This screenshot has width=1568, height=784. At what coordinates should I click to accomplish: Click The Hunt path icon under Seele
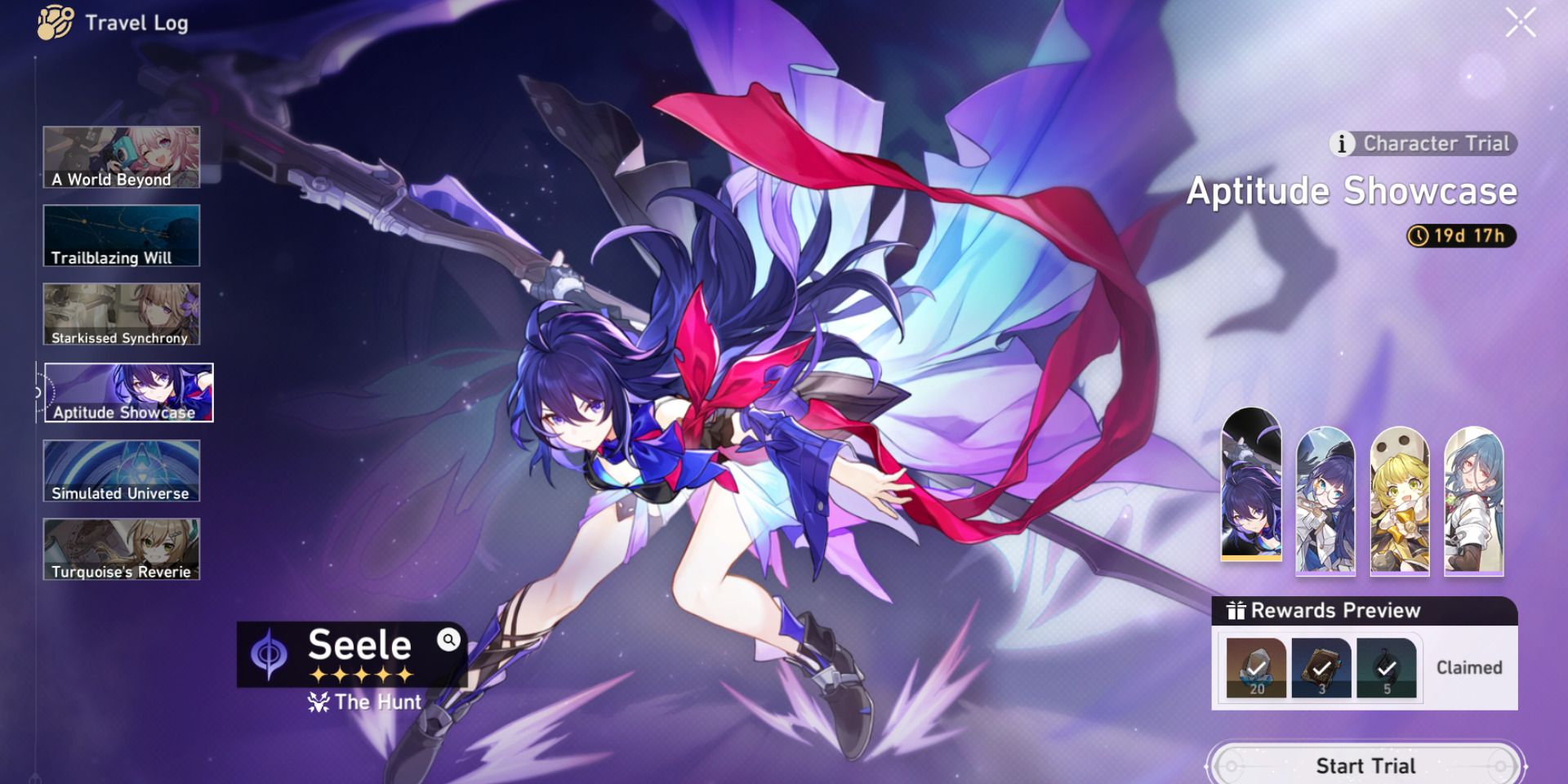click(318, 702)
